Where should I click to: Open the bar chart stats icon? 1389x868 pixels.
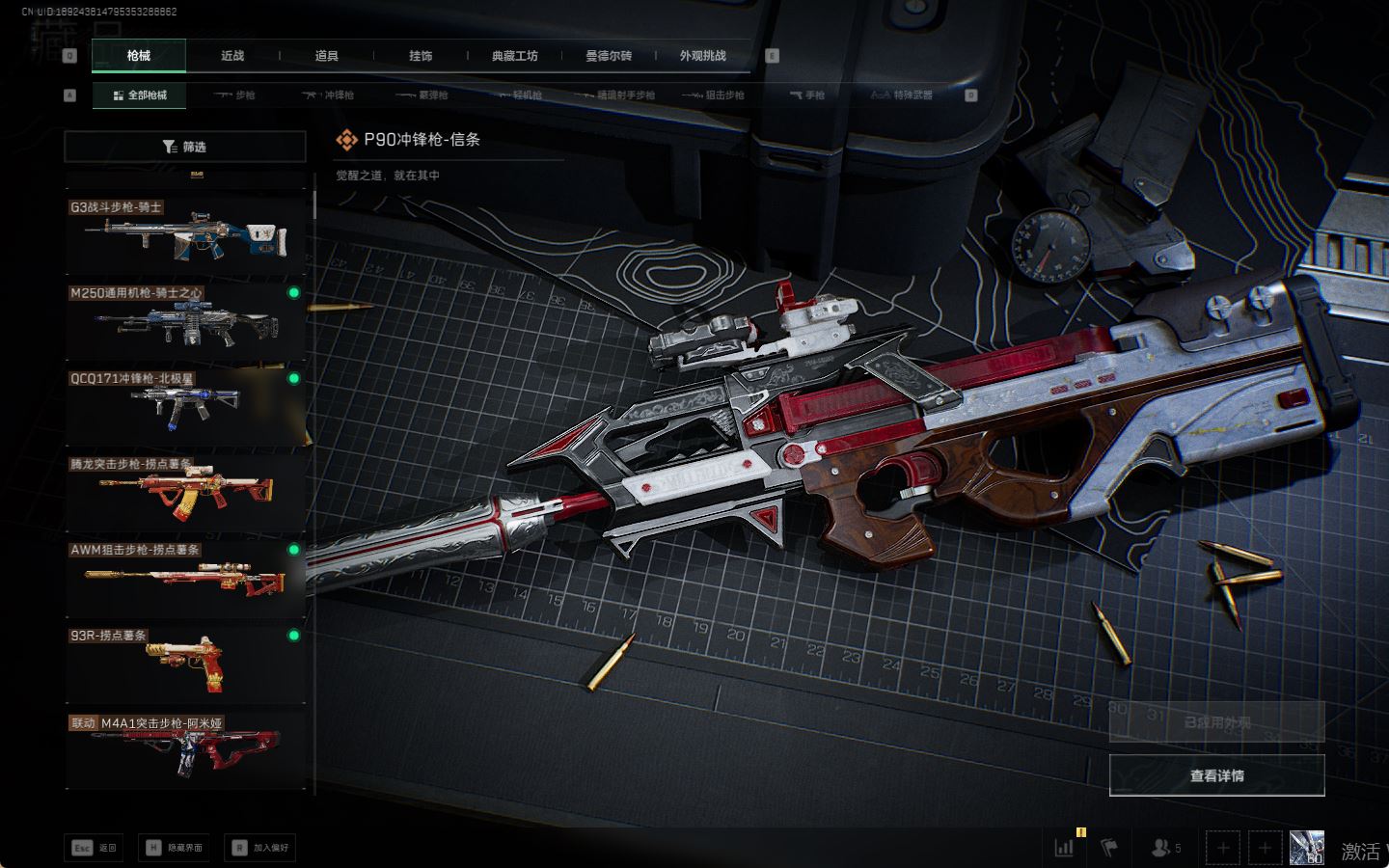click(x=1064, y=848)
